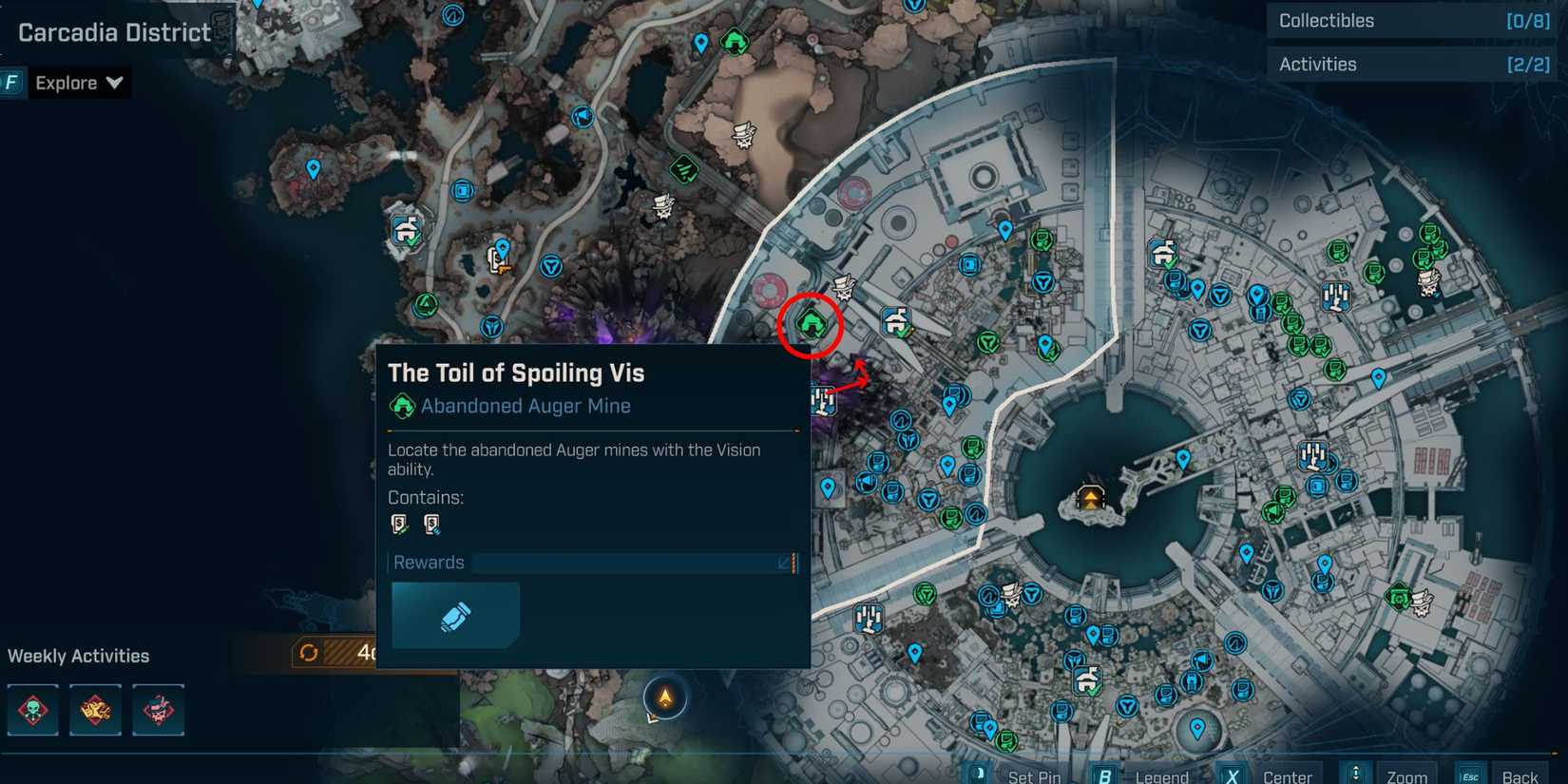
Task: Open the Explore dropdown
Action: click(80, 82)
